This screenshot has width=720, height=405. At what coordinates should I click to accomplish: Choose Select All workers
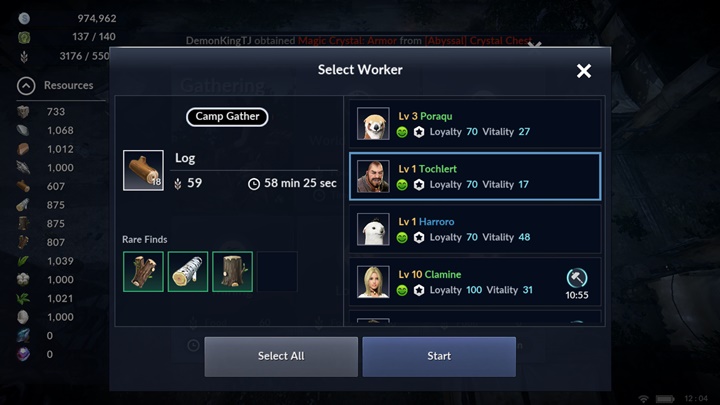pos(281,356)
